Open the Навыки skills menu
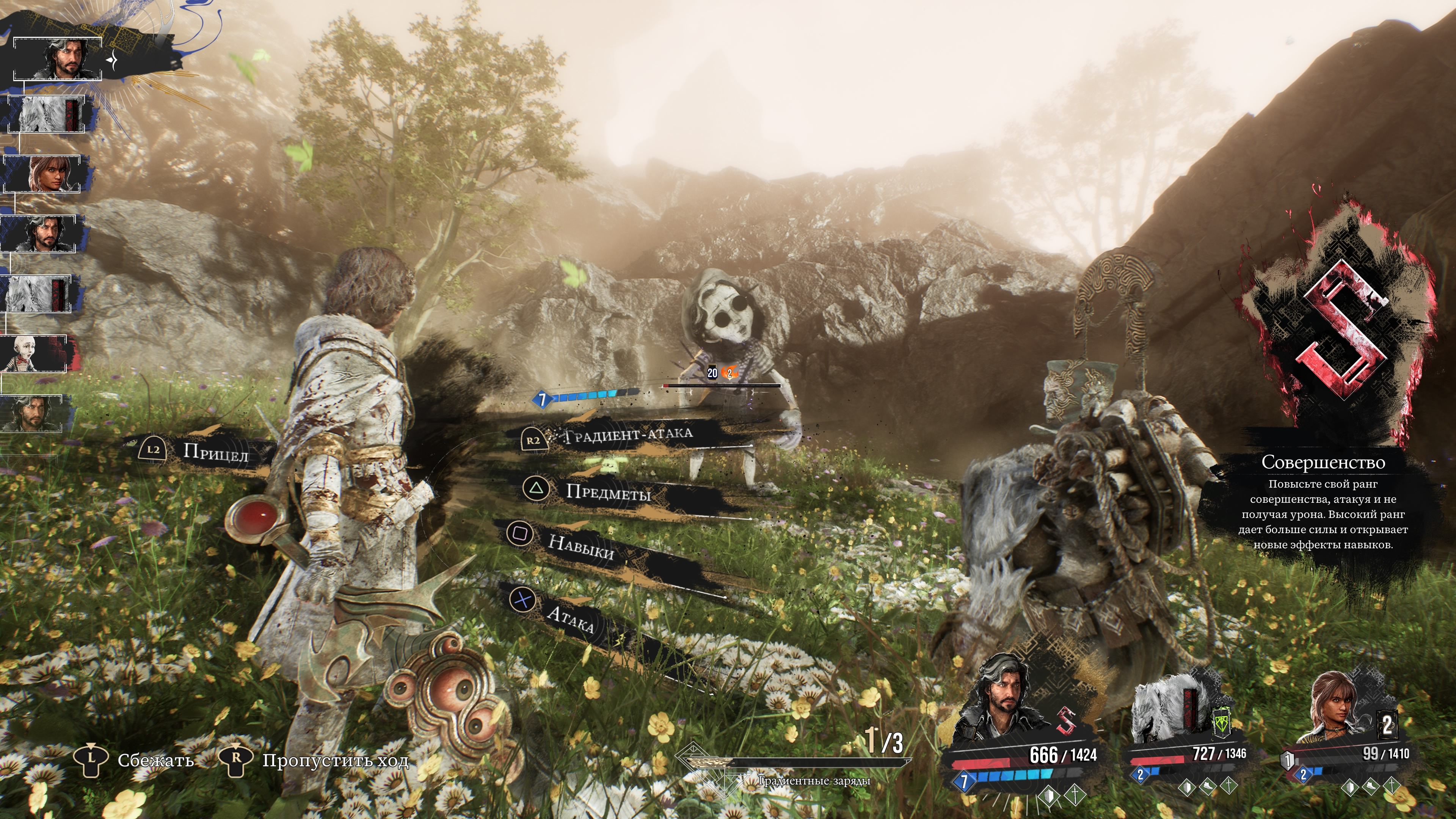1456x819 pixels. pyautogui.click(x=581, y=546)
